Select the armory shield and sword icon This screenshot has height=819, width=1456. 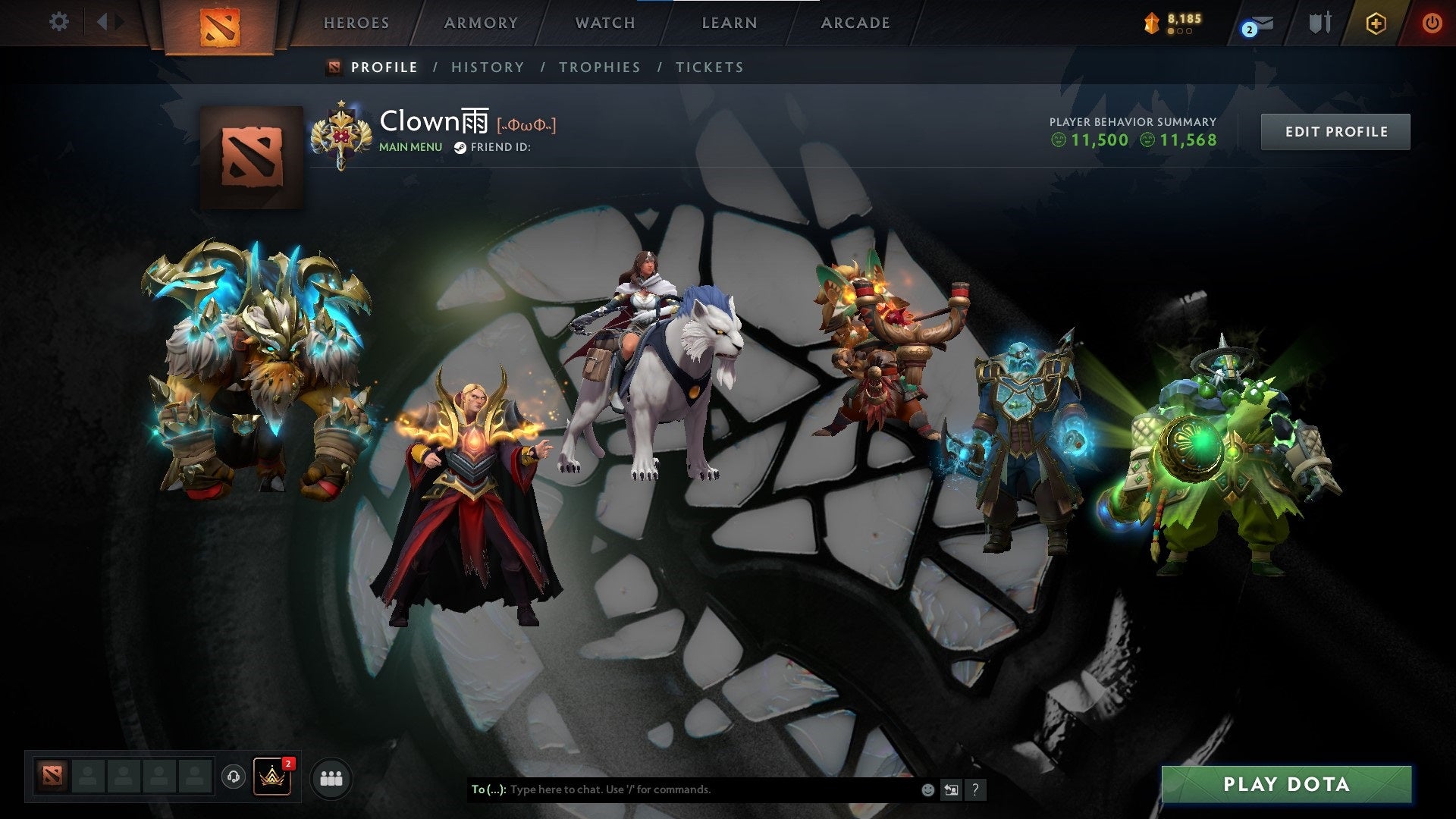point(1319,23)
